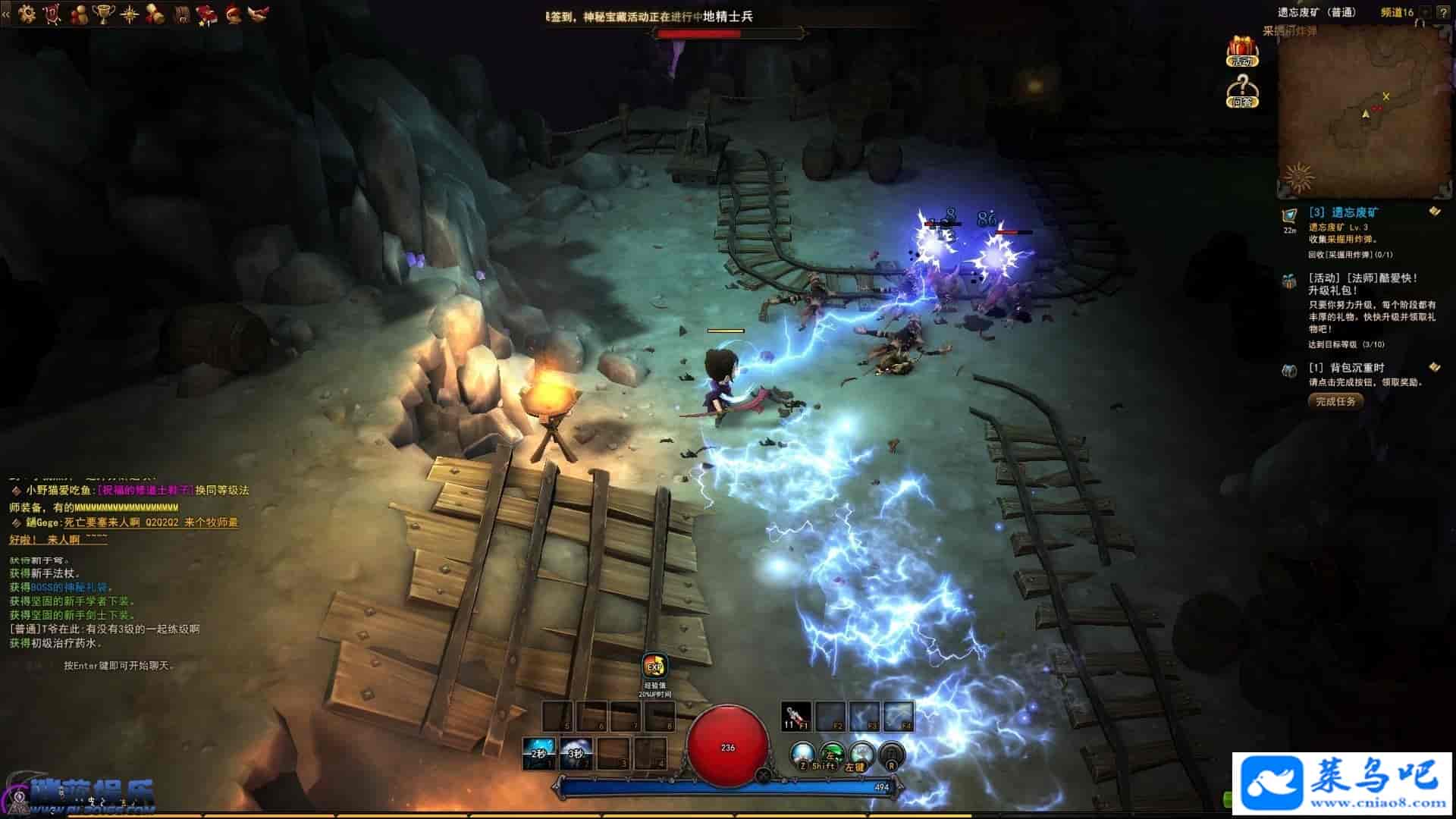
Task: Collapse the top menu bar with the double arrow
Action: [6, 13]
